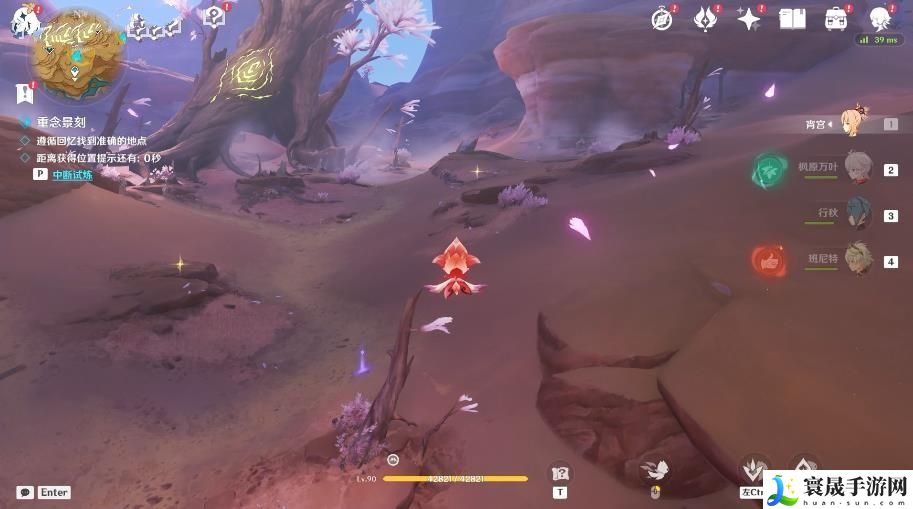Open the character profile head icon
This screenshot has height=509, width=913.
click(881, 17)
